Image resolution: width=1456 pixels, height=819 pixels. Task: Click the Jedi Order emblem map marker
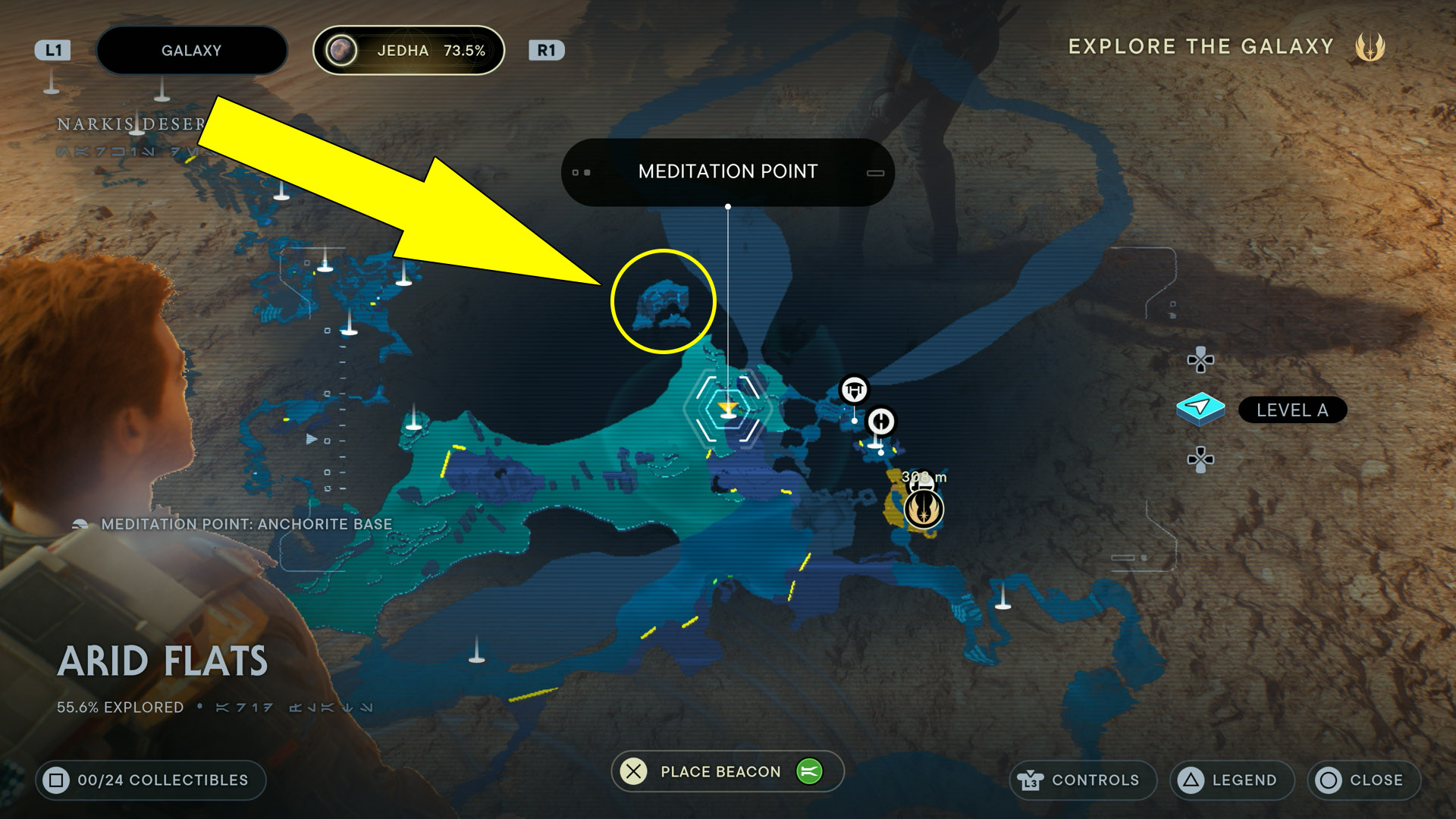coord(923,508)
